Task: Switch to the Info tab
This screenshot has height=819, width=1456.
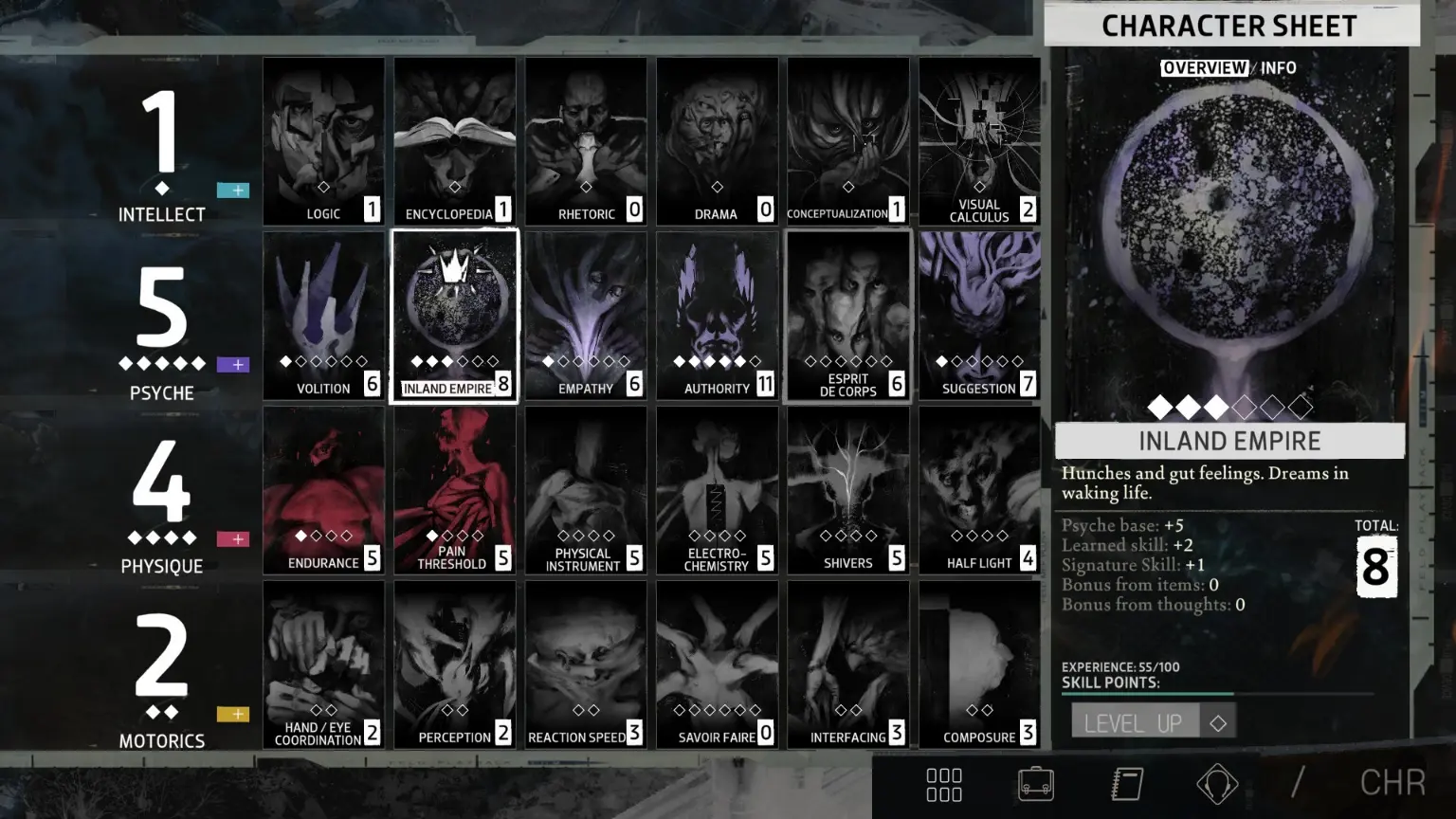Action: click(1278, 68)
